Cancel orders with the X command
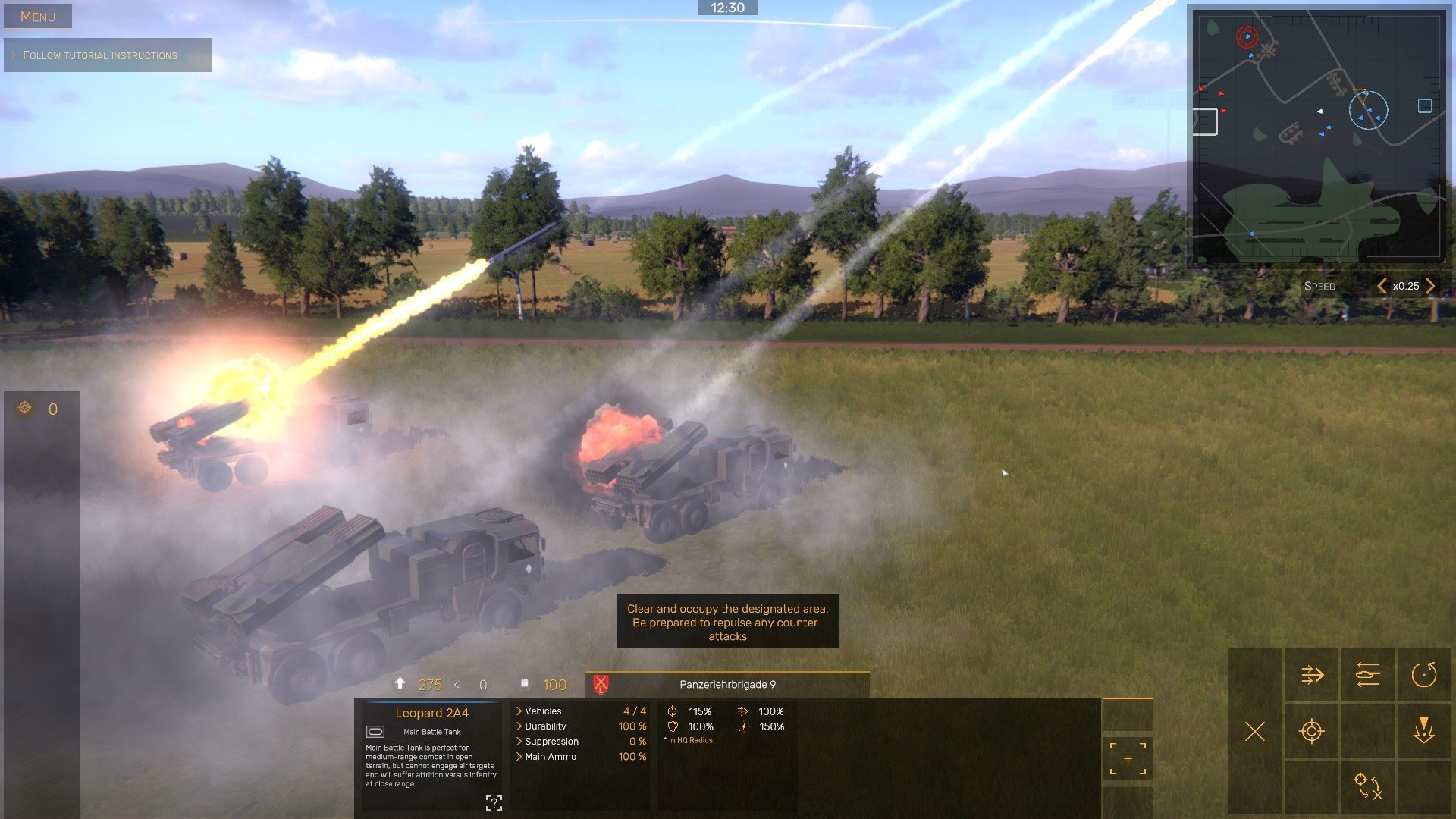 coord(1255,732)
